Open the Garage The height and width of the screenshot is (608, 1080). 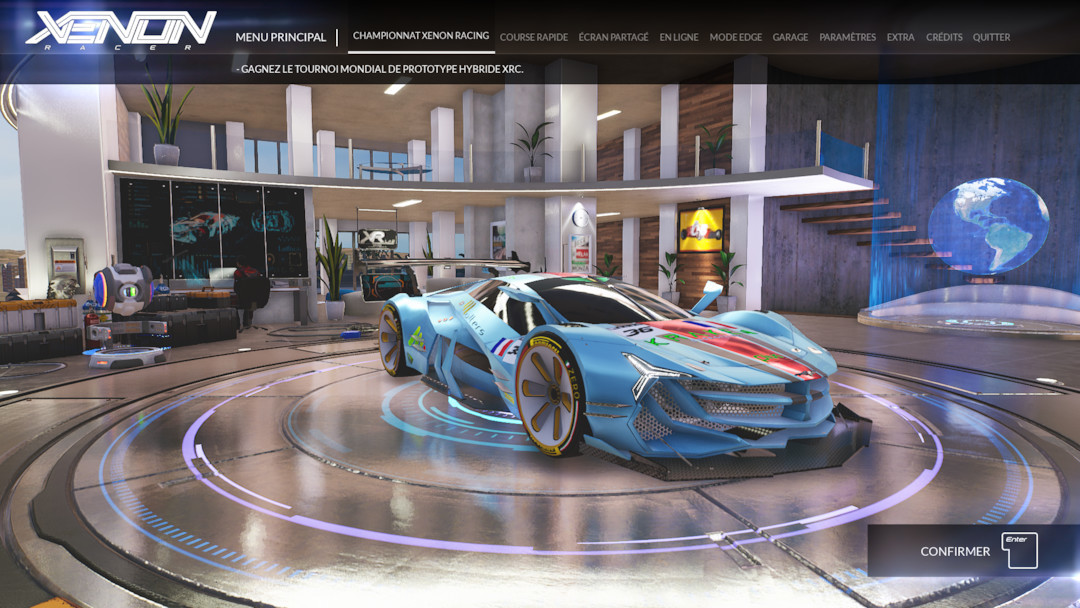point(790,37)
